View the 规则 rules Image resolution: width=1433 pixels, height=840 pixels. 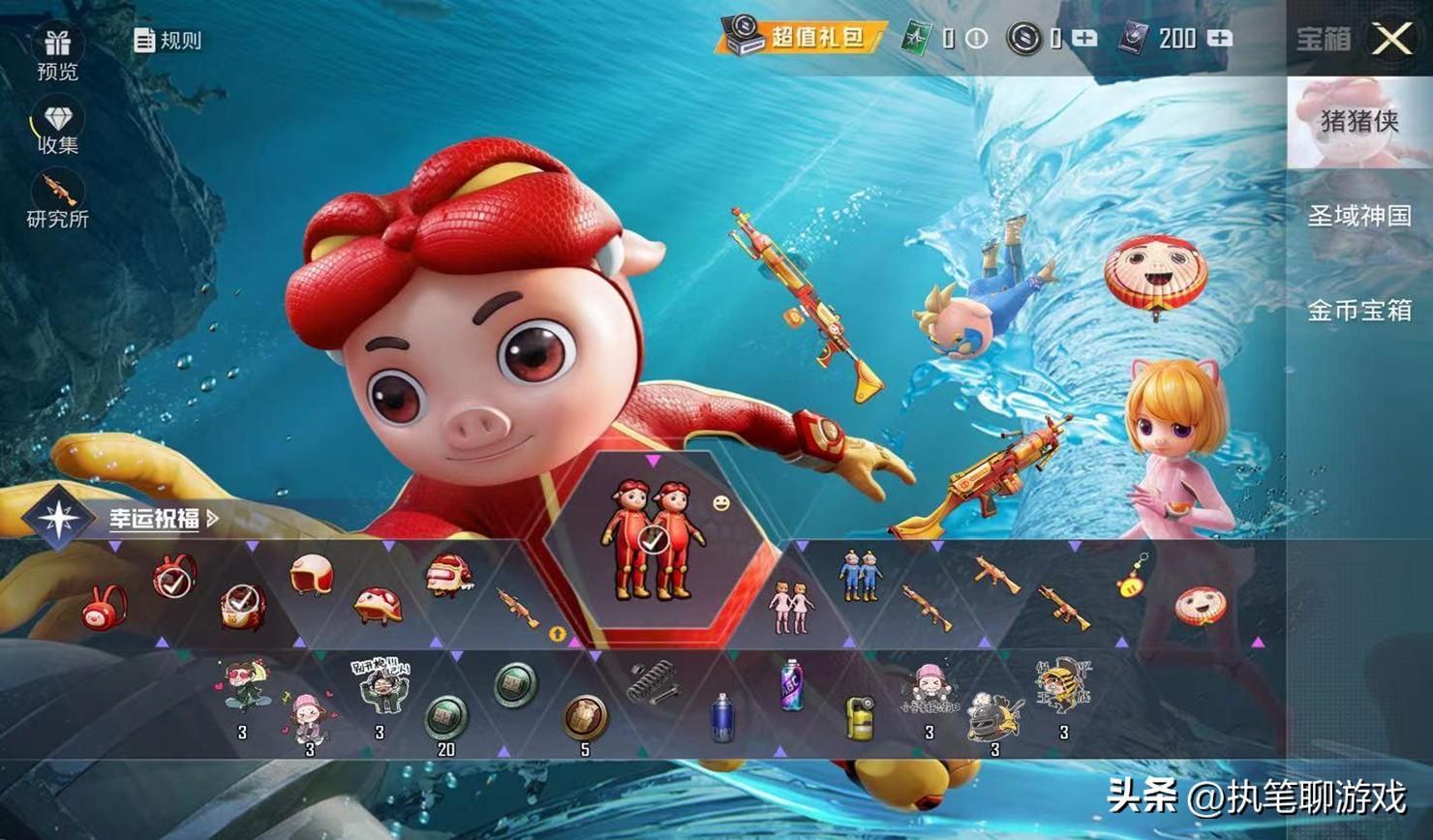click(x=168, y=41)
